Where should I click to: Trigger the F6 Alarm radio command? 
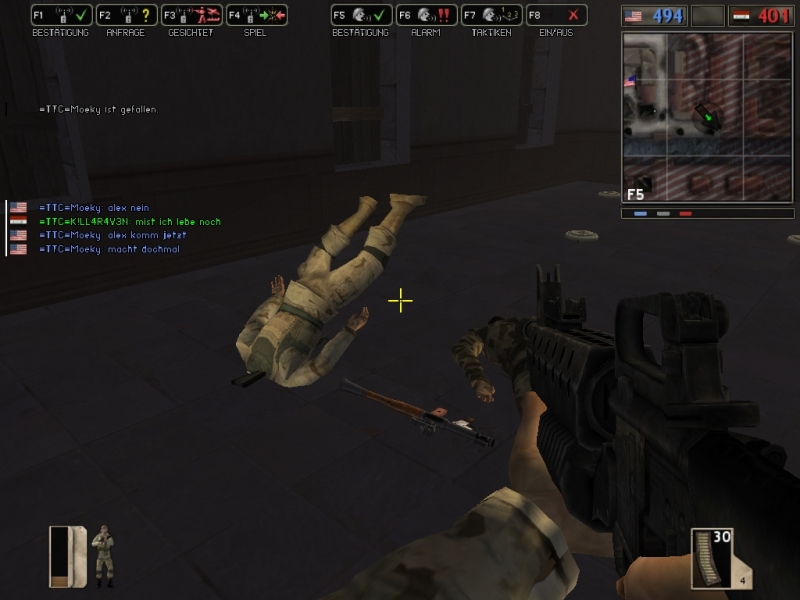426,16
